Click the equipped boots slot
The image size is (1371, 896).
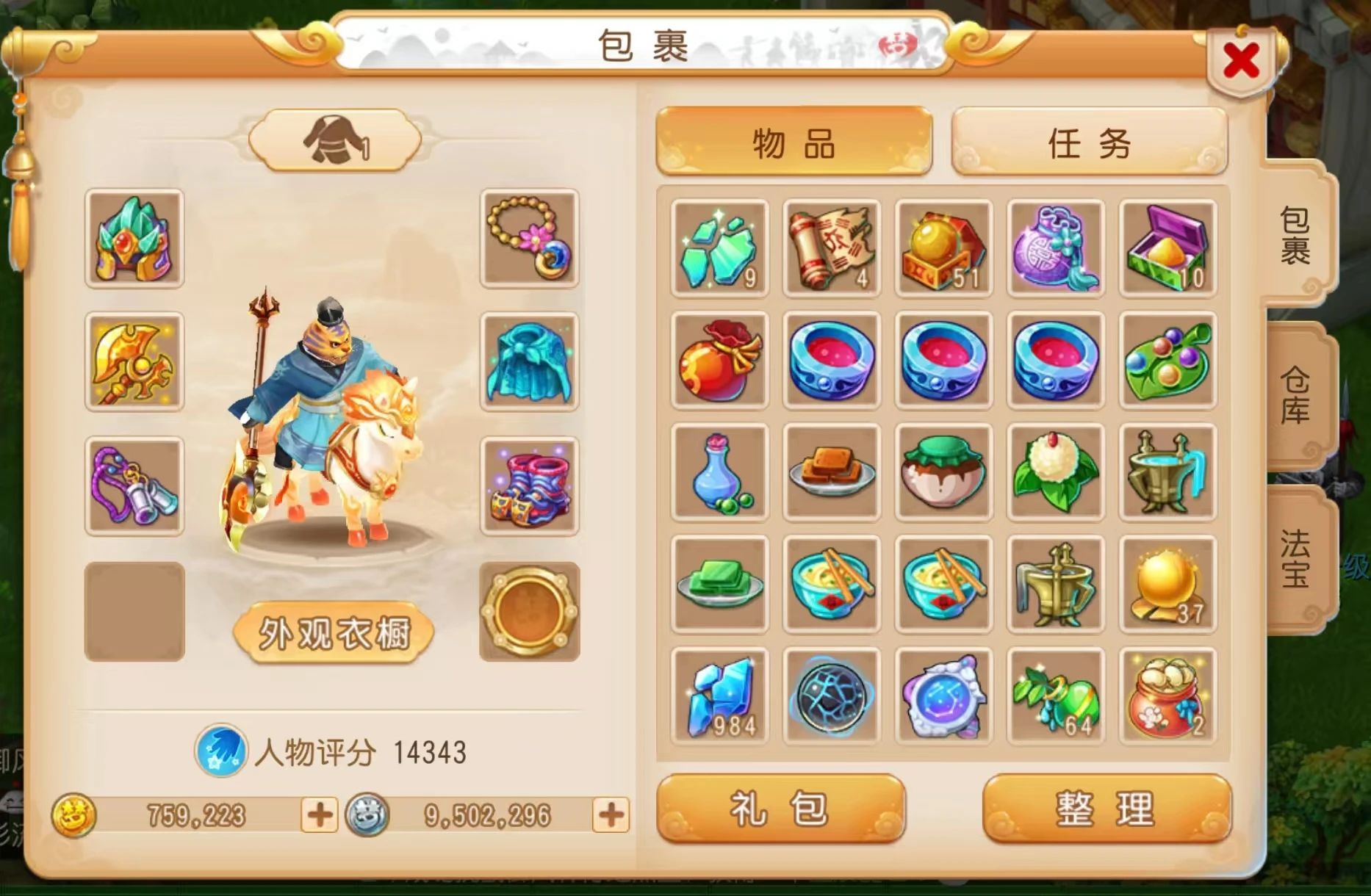(x=529, y=485)
